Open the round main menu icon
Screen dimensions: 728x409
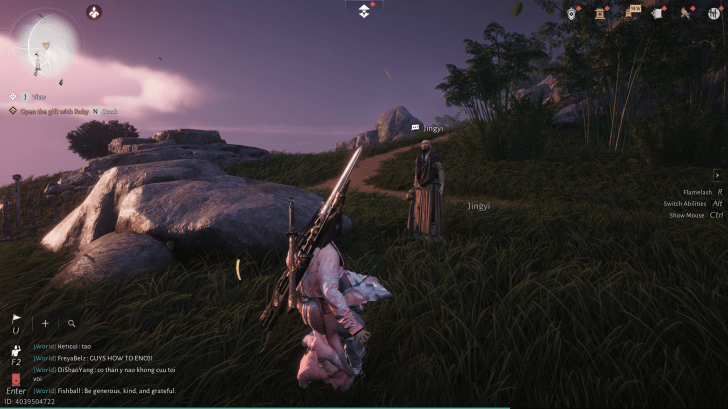coord(714,13)
